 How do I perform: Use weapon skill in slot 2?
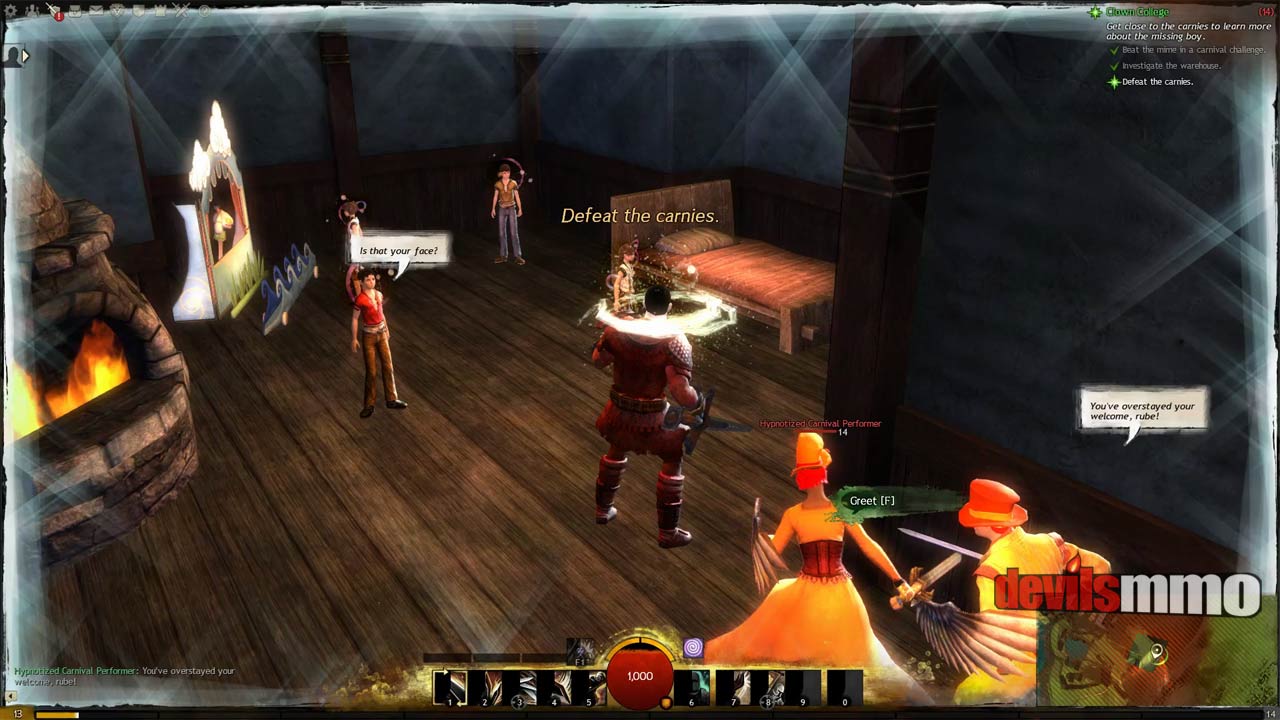click(485, 688)
